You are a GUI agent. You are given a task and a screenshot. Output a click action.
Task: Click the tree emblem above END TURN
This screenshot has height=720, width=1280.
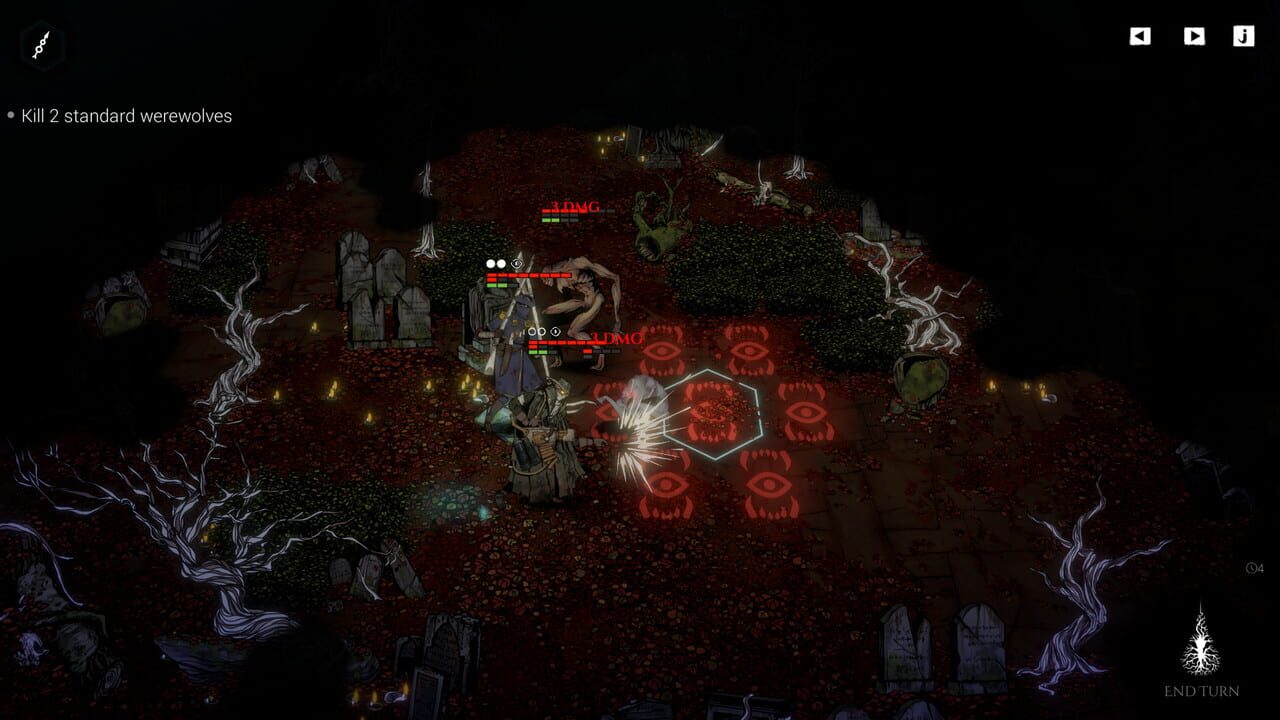pos(1201,640)
